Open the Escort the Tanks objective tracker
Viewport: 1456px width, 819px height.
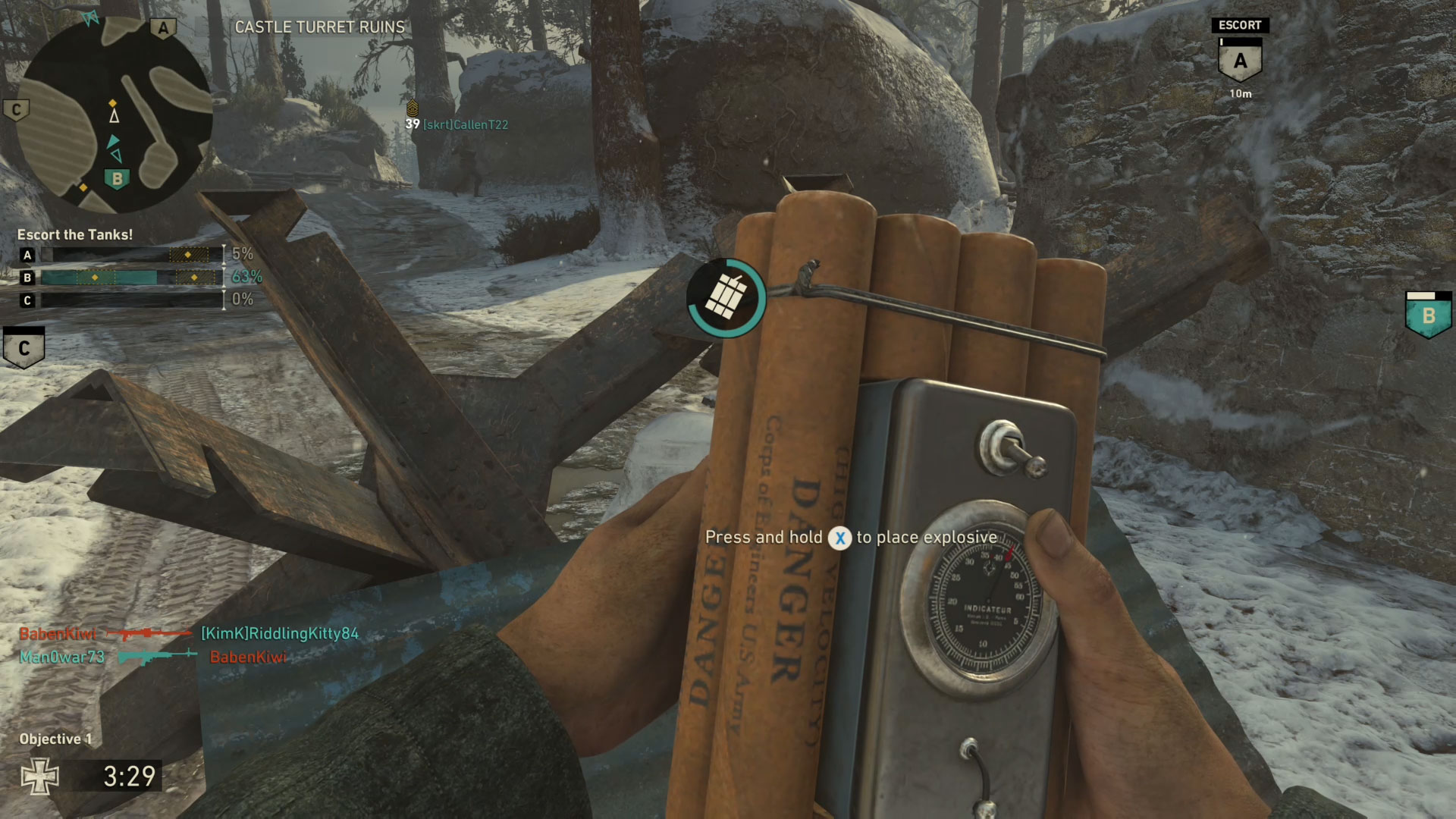(x=75, y=235)
